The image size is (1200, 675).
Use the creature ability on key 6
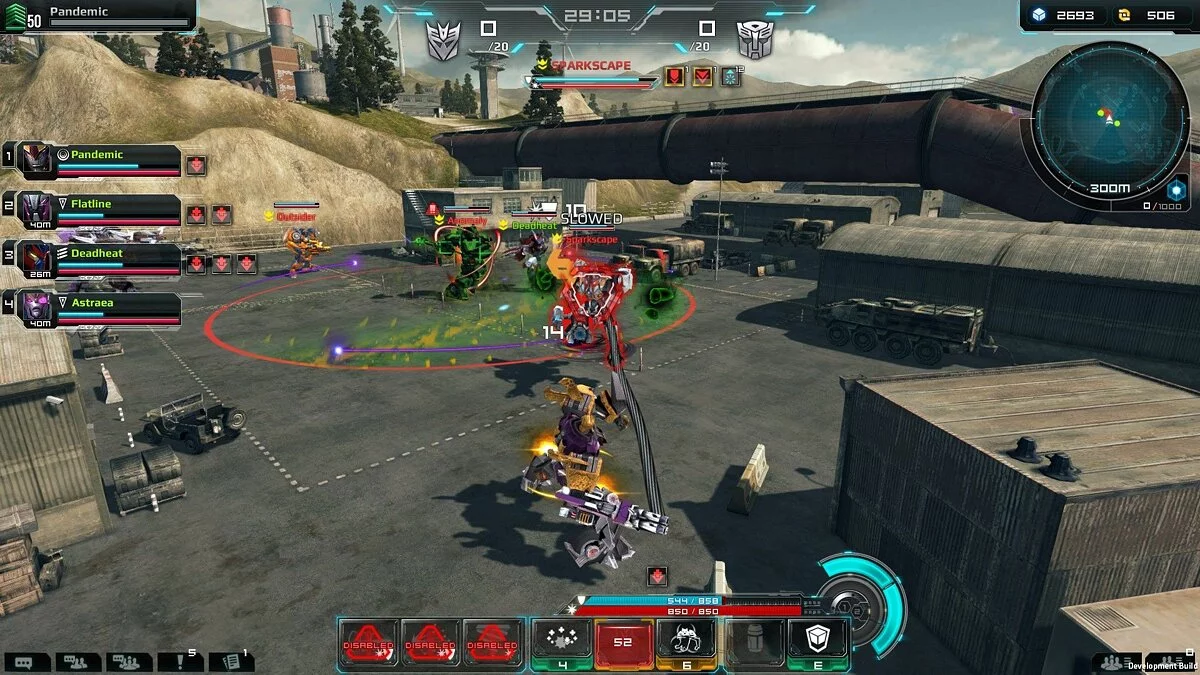click(x=686, y=640)
